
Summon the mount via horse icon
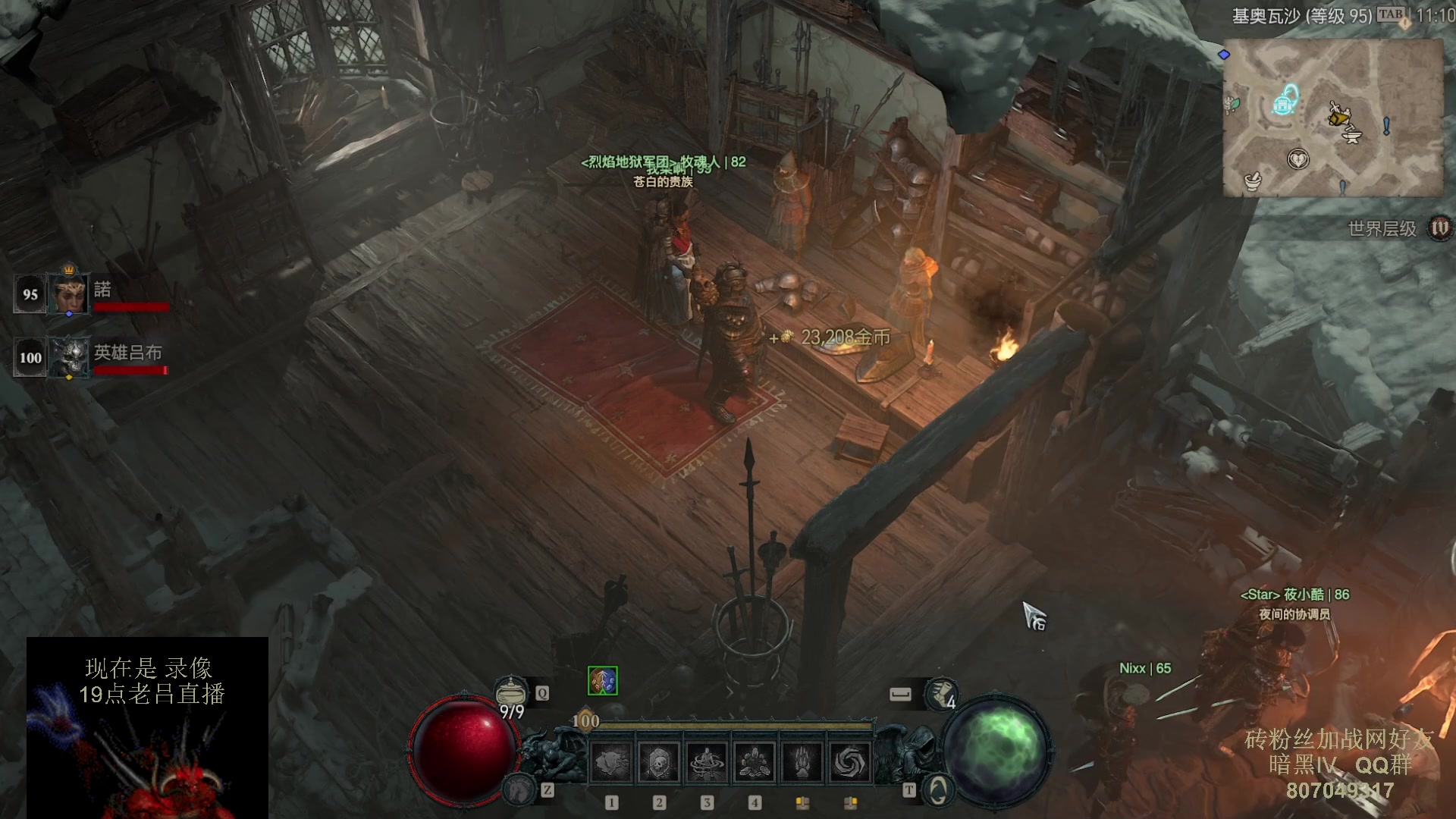click(x=519, y=791)
